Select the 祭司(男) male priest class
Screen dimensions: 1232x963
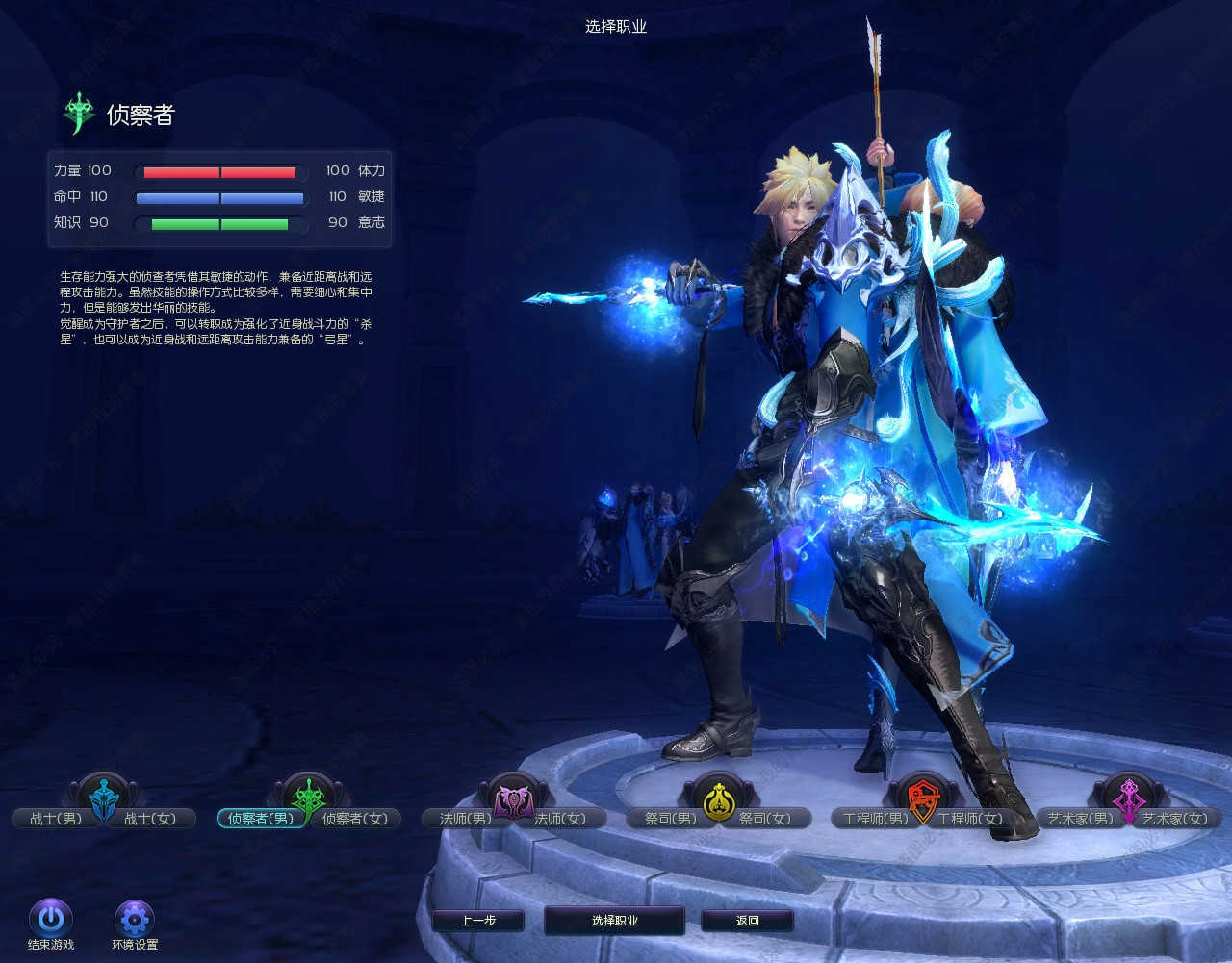[670, 819]
